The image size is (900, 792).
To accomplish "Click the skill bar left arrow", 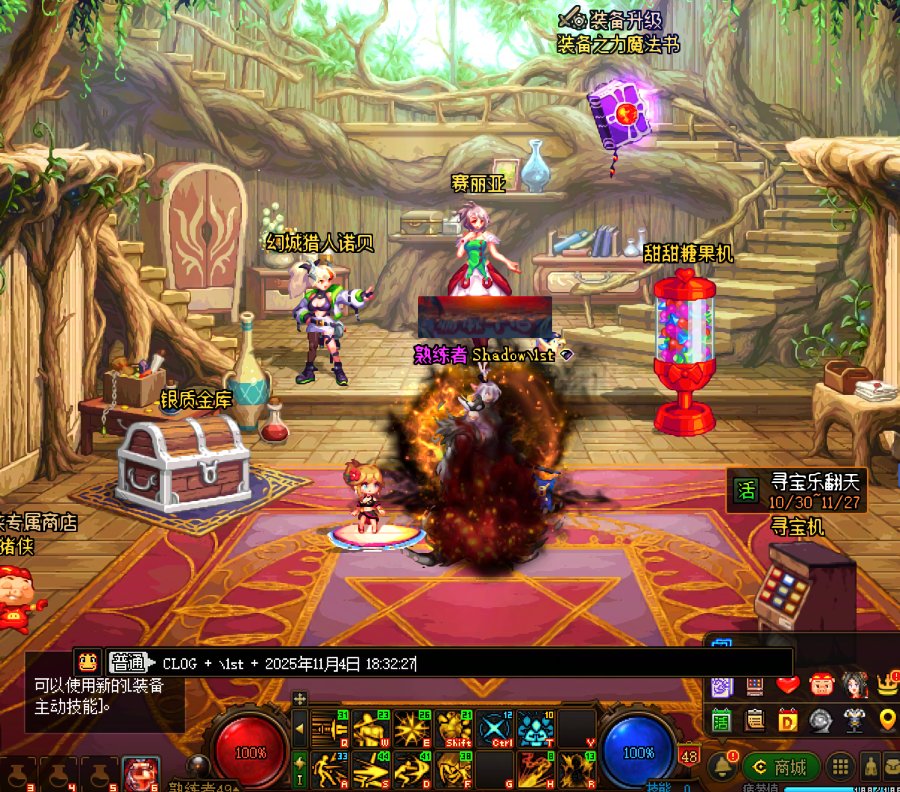I will [x=299, y=729].
